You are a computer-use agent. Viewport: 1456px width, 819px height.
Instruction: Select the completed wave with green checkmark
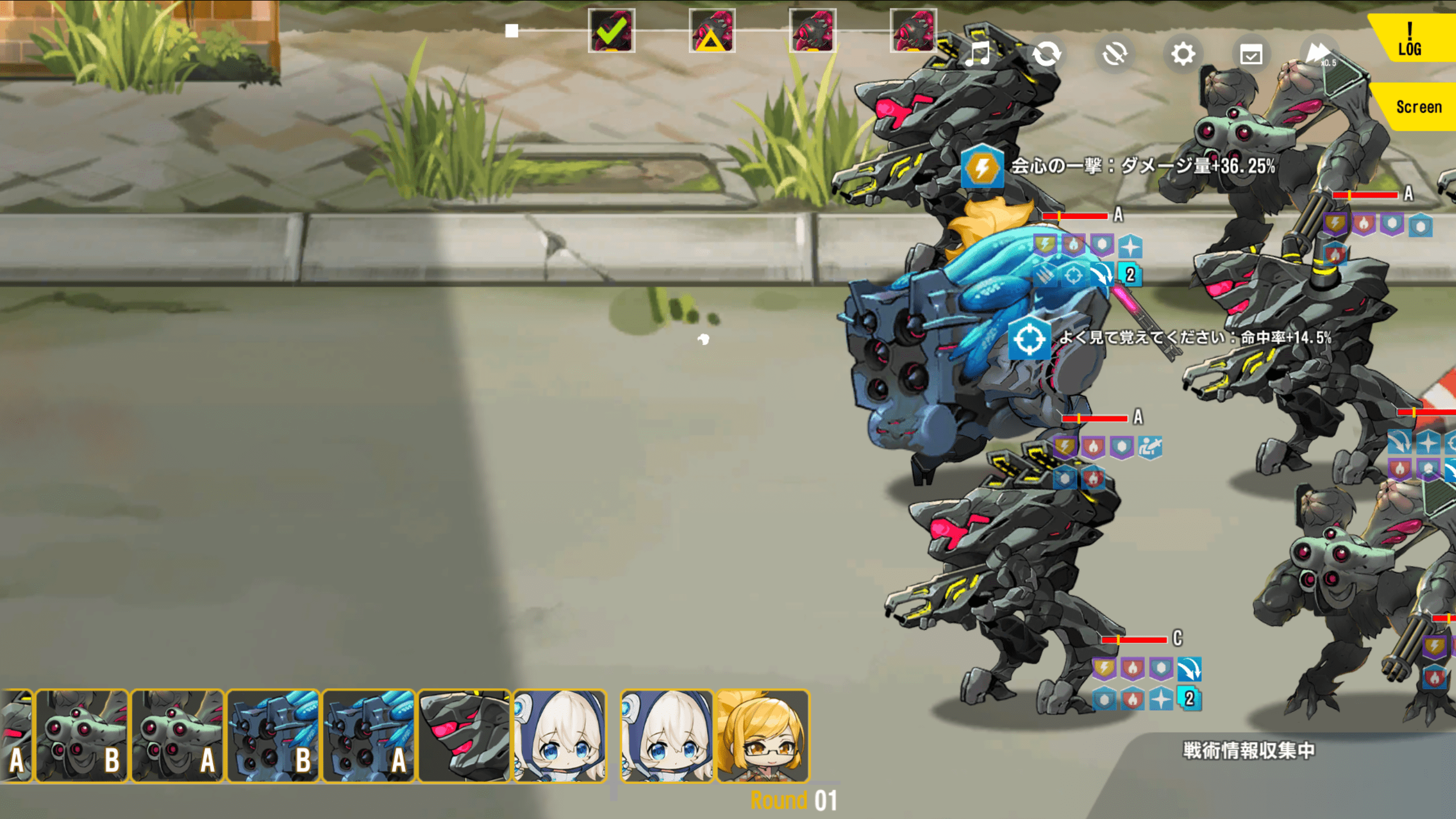click(611, 31)
